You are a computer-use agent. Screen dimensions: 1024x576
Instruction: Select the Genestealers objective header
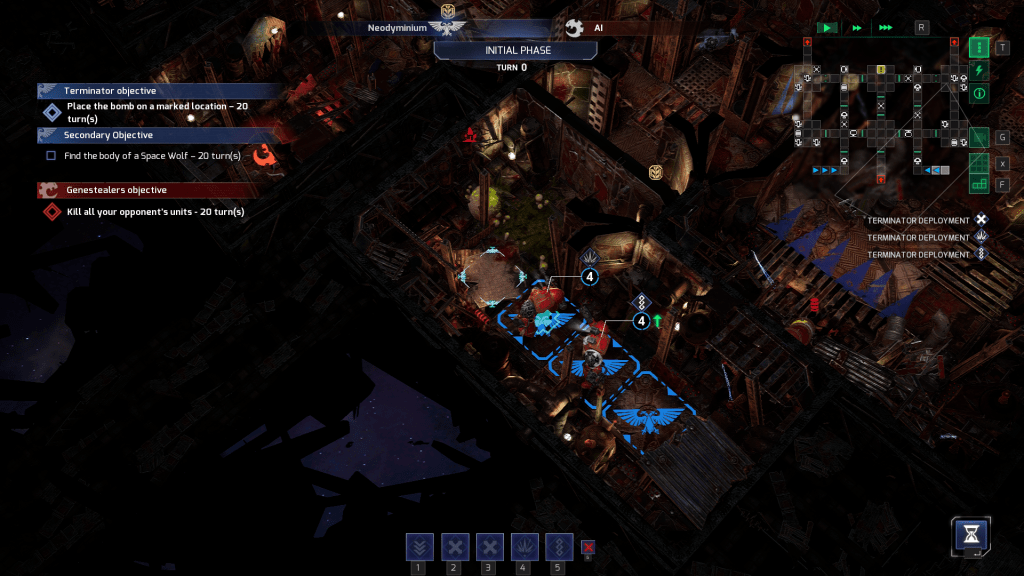coord(115,190)
